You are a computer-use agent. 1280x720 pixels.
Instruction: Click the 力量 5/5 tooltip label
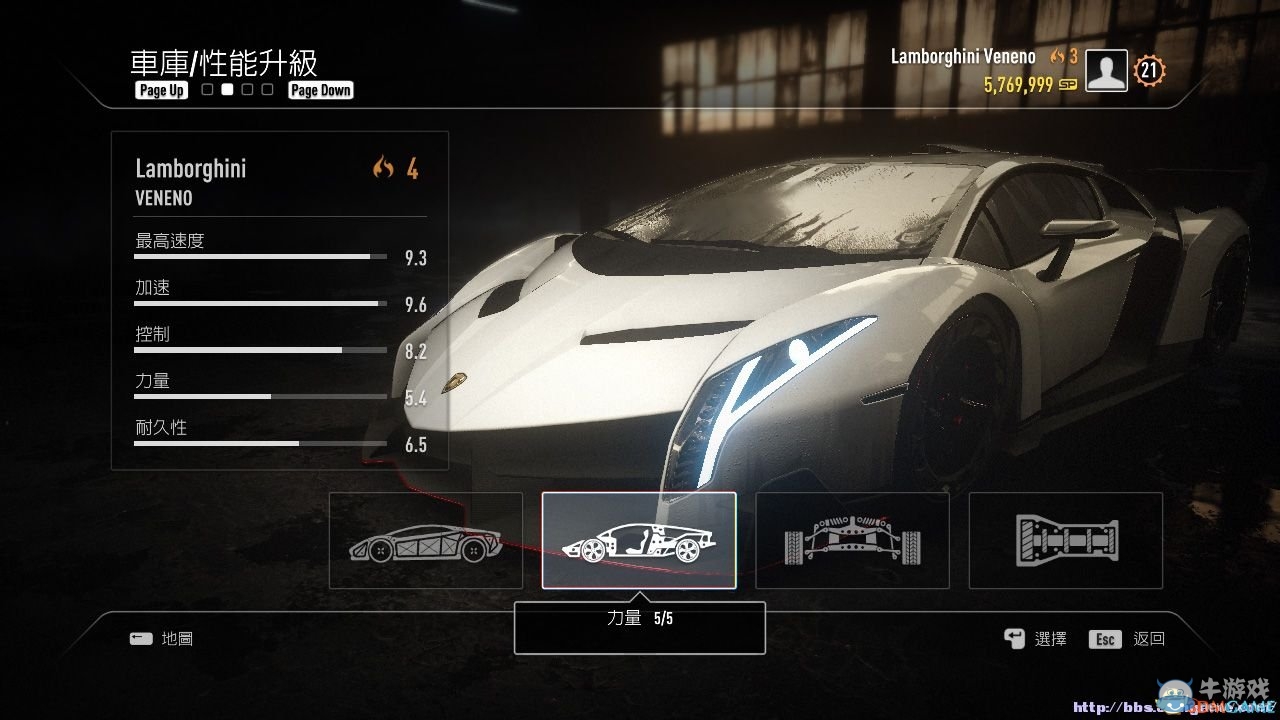click(x=639, y=619)
